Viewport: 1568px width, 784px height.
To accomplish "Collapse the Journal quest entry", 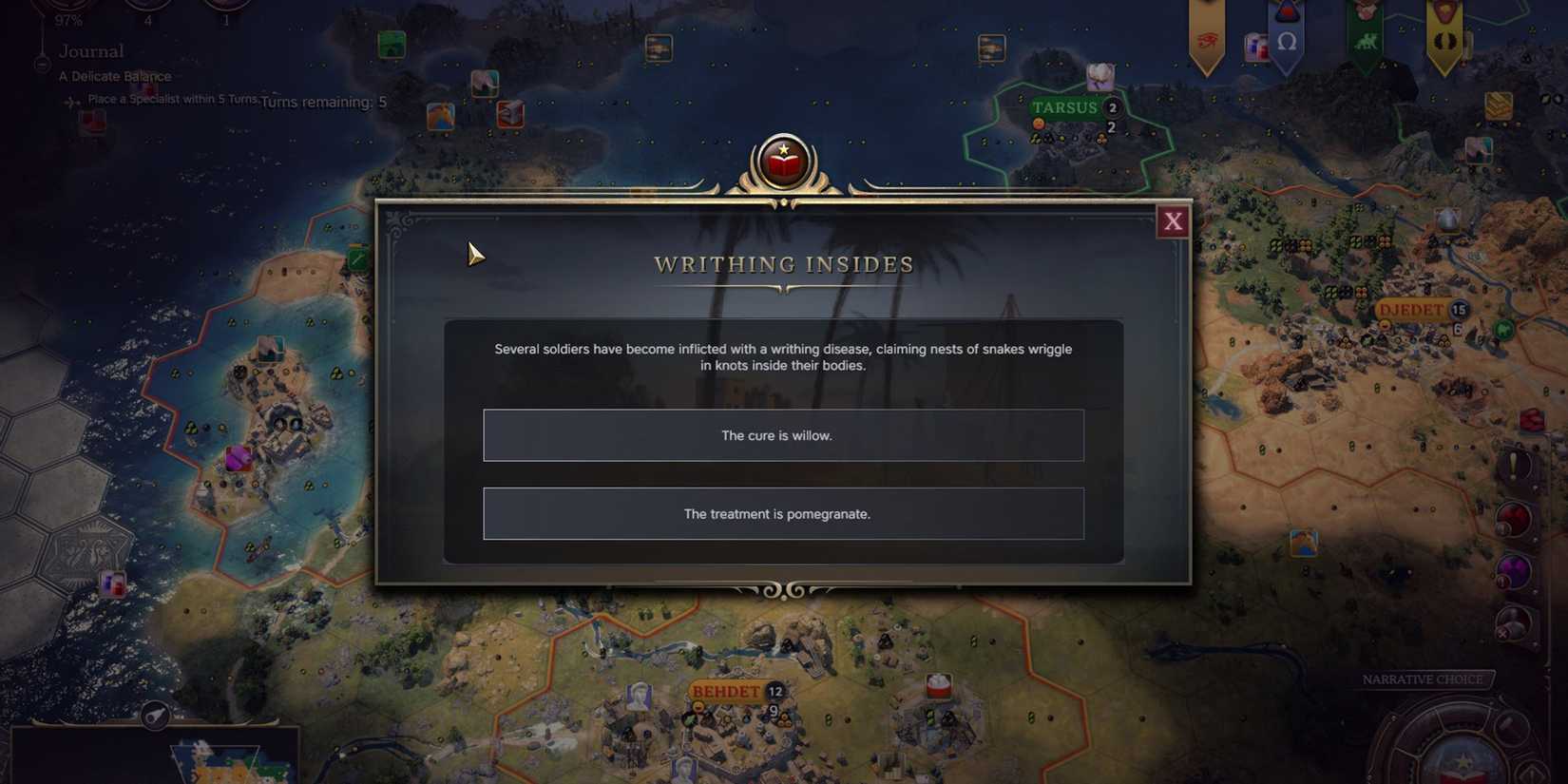I will 42,64.
